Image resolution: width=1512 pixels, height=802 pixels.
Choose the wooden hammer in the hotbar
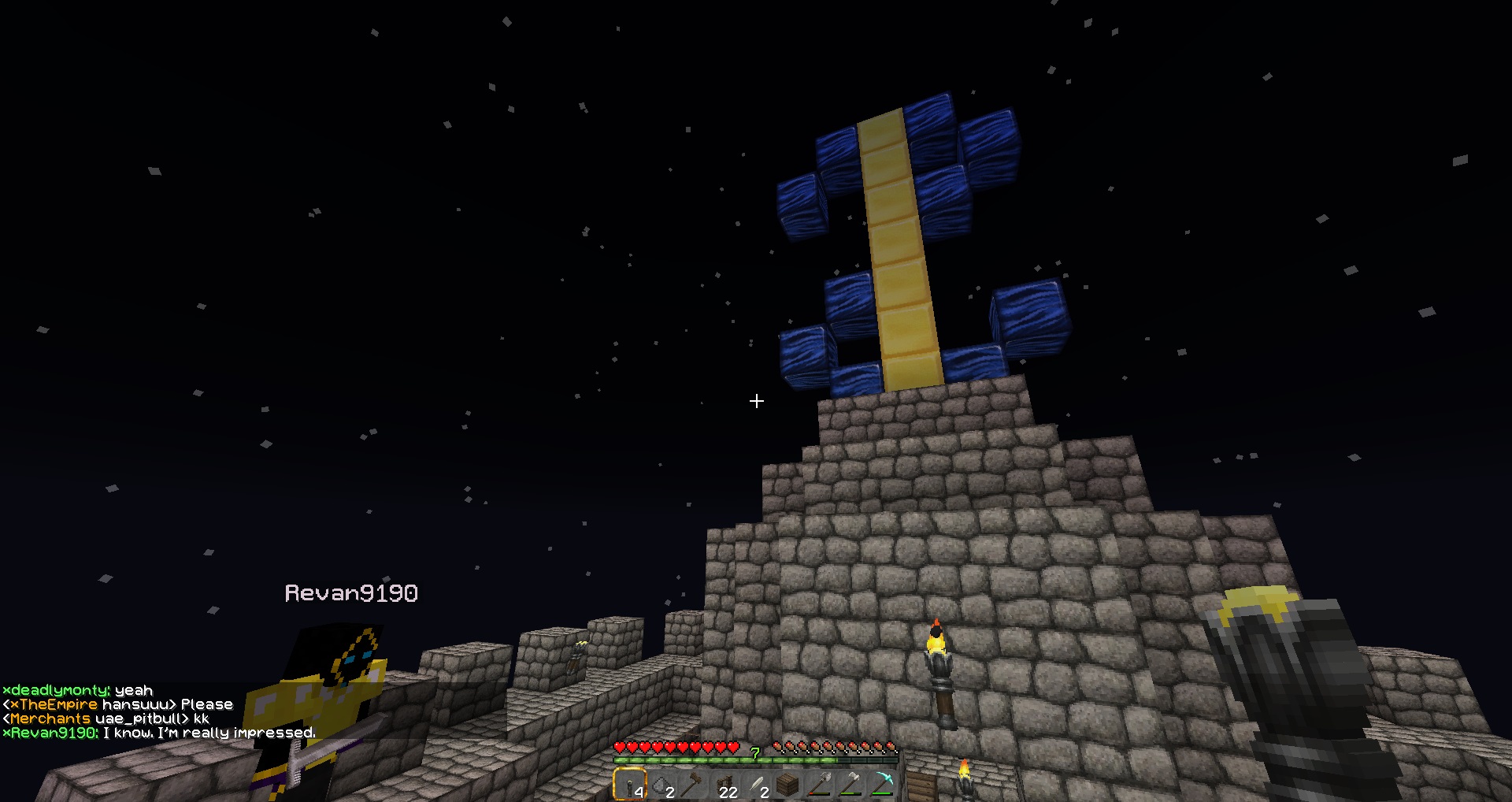click(693, 785)
